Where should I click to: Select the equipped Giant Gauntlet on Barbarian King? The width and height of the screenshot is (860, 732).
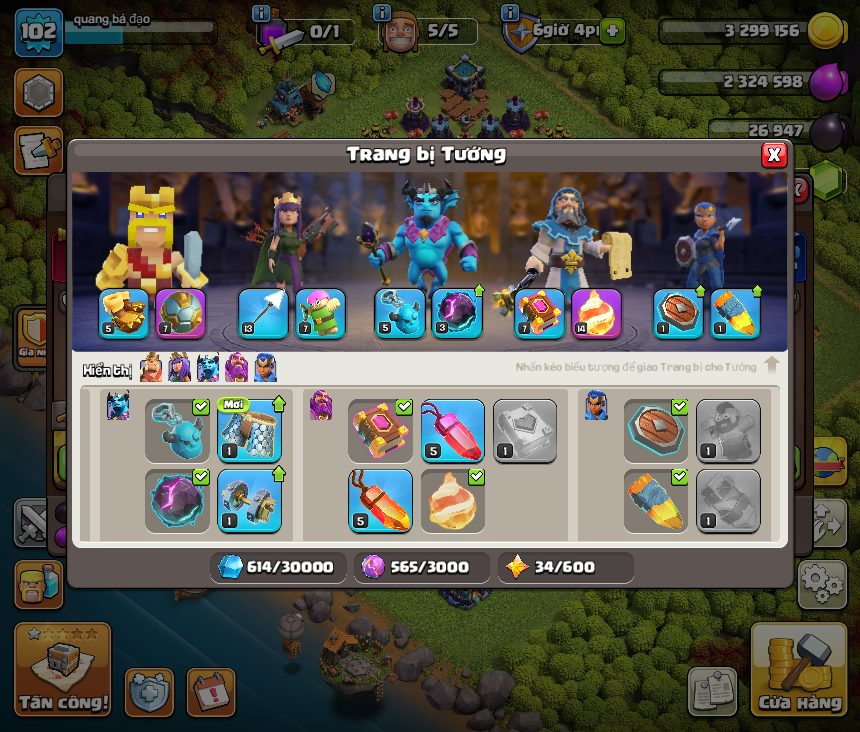[124, 314]
